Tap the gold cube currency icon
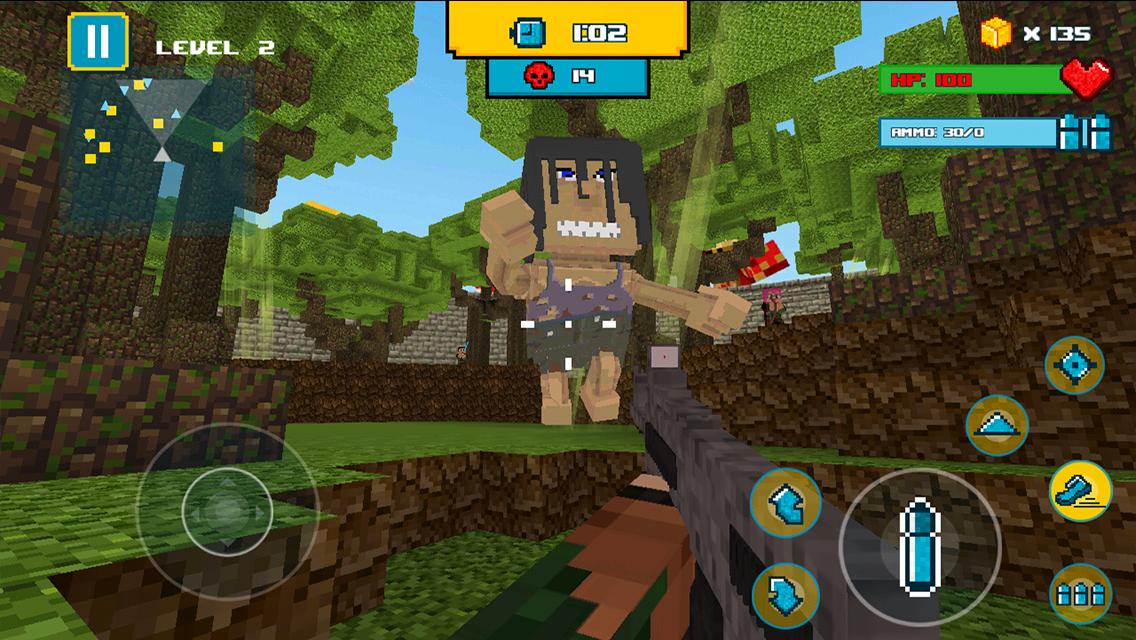1136x640 pixels. pyautogui.click(x=997, y=33)
